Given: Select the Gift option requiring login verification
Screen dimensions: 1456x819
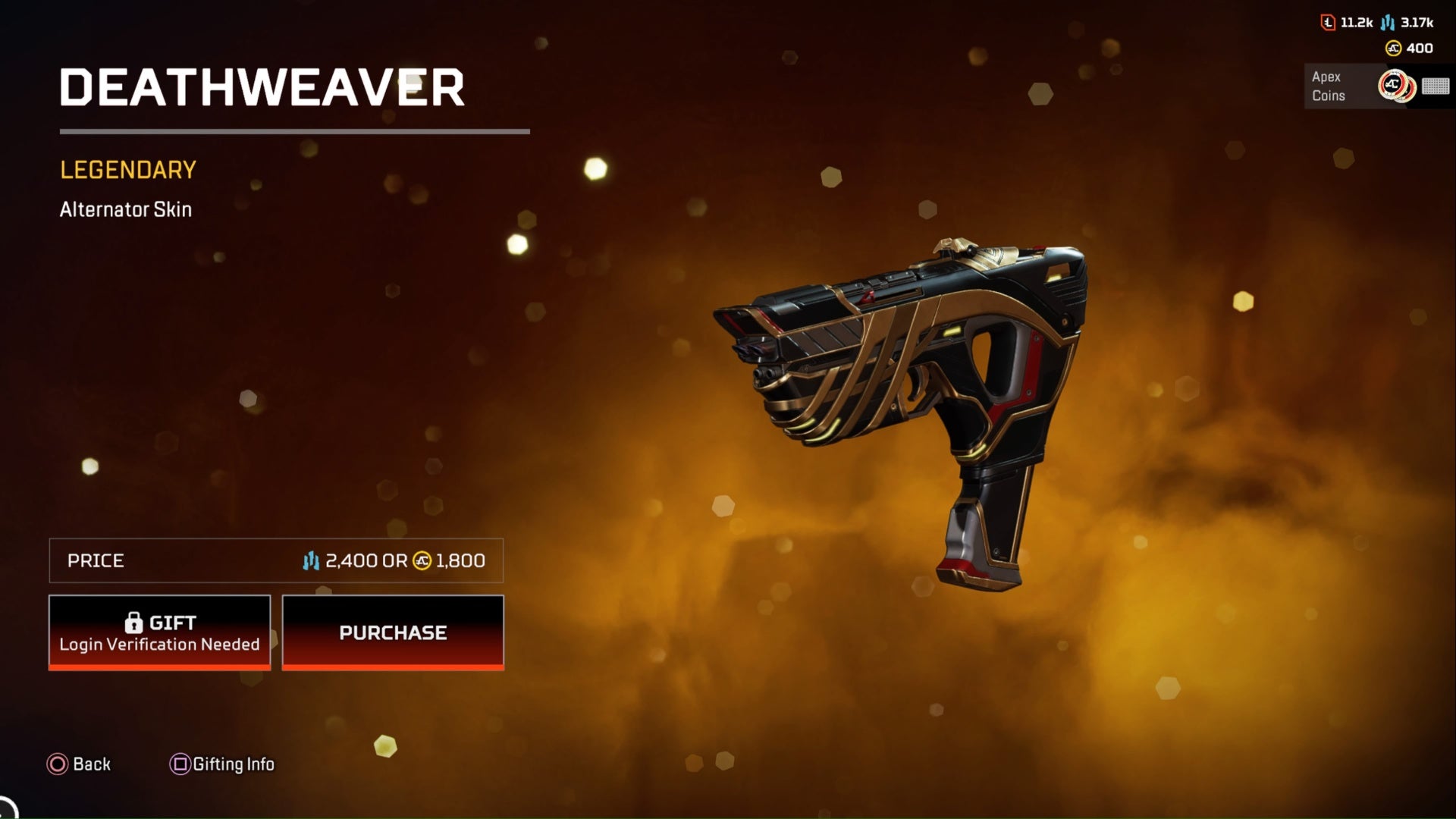Looking at the screenshot, I should coord(159,632).
